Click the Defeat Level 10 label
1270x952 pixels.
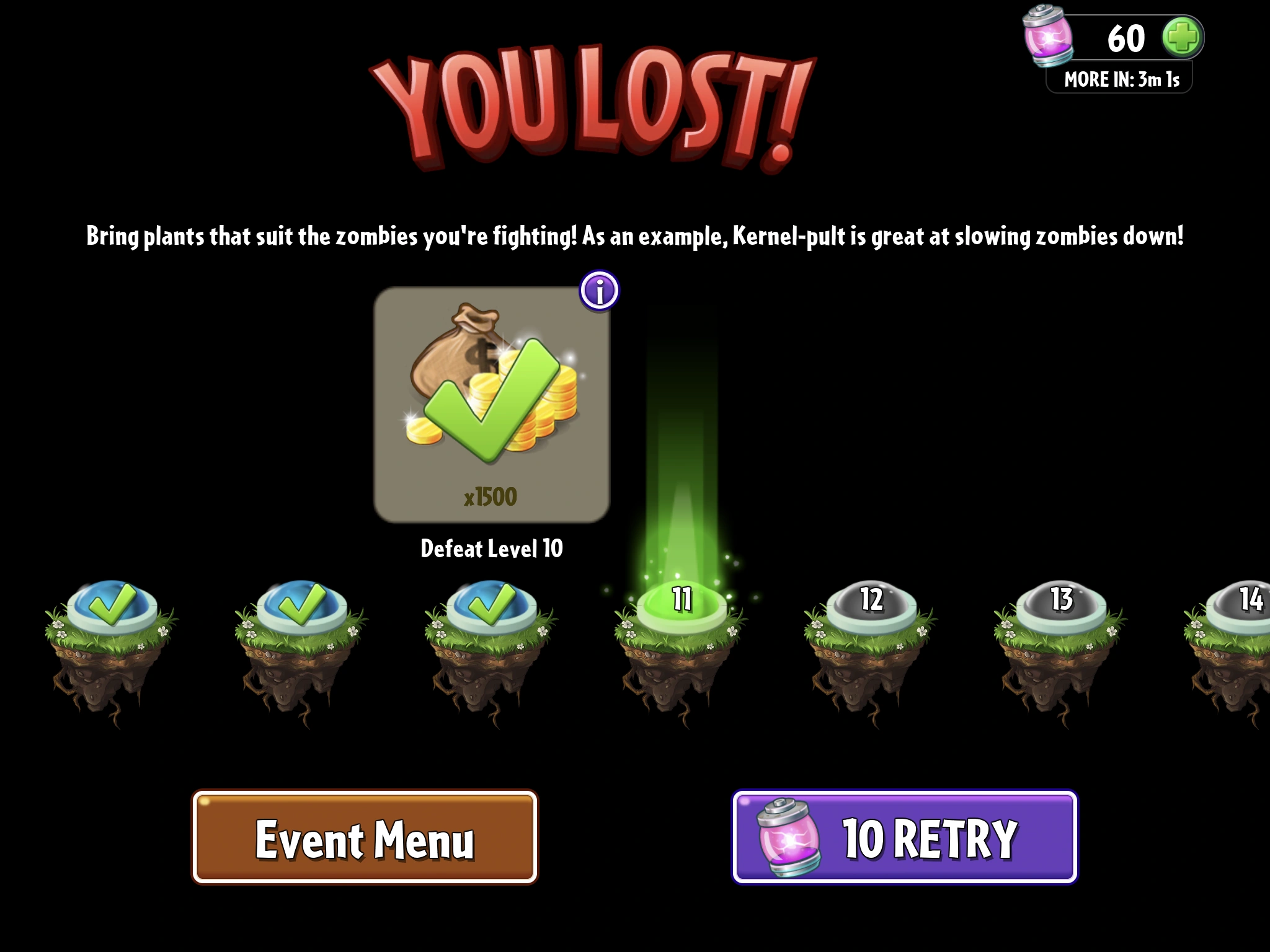point(491,548)
